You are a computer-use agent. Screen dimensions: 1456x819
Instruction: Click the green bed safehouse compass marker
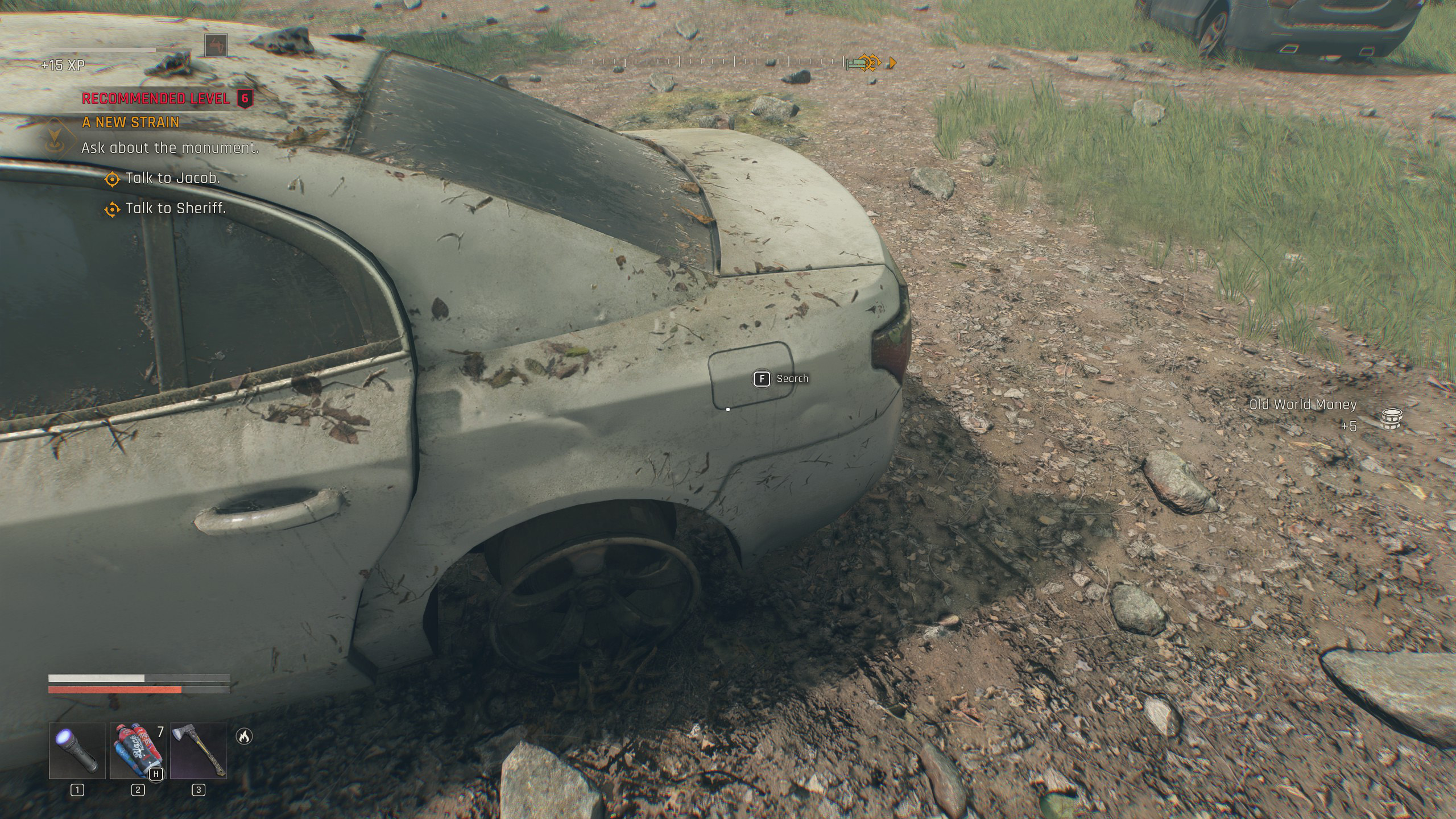pos(854,64)
